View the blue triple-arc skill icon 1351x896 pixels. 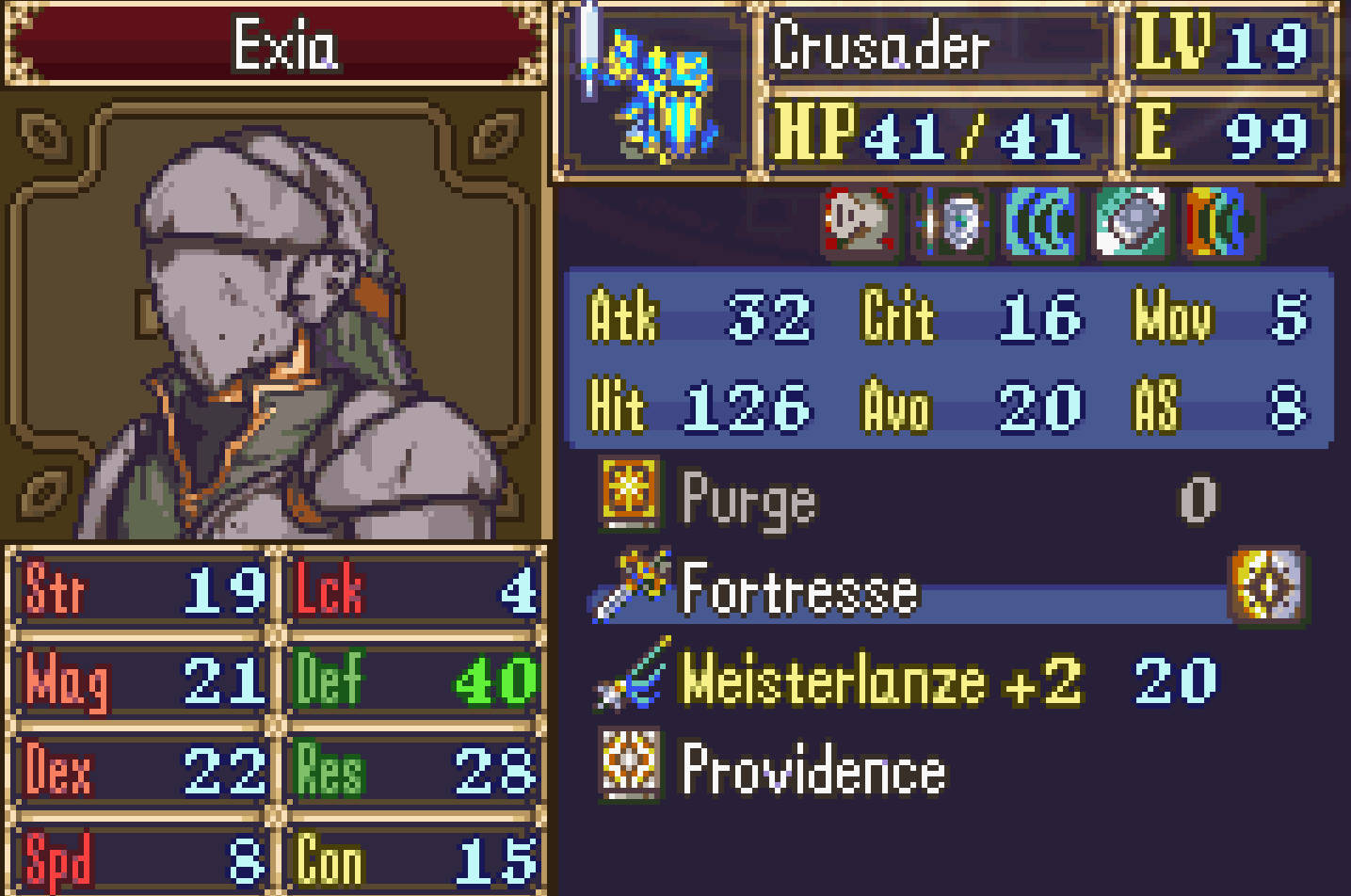pos(1039,223)
